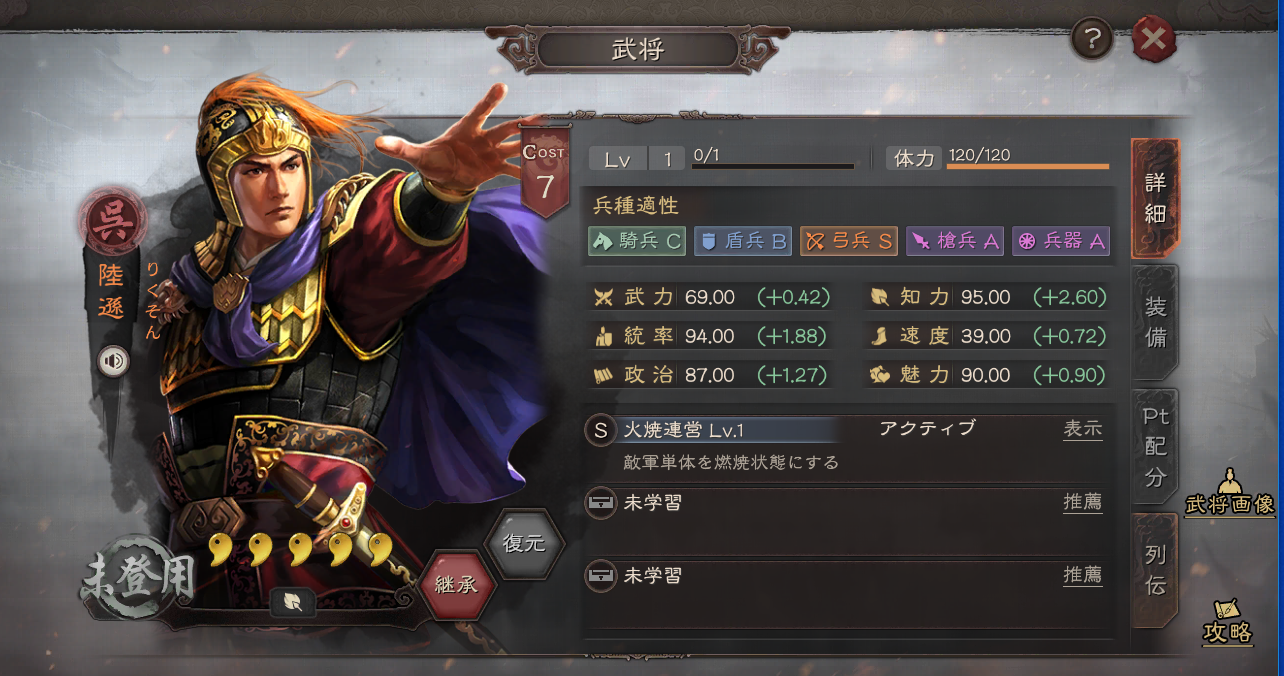Switch to the 詳細 tab
1284x676 pixels.
(x=1155, y=197)
